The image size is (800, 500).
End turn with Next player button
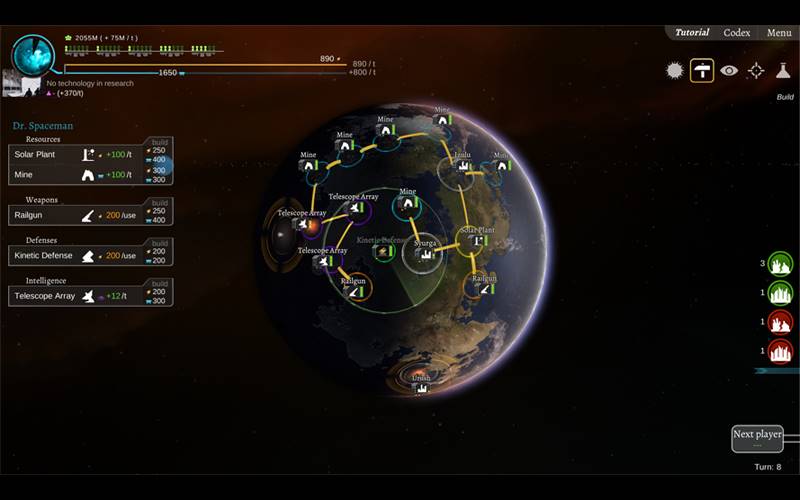coord(757,437)
